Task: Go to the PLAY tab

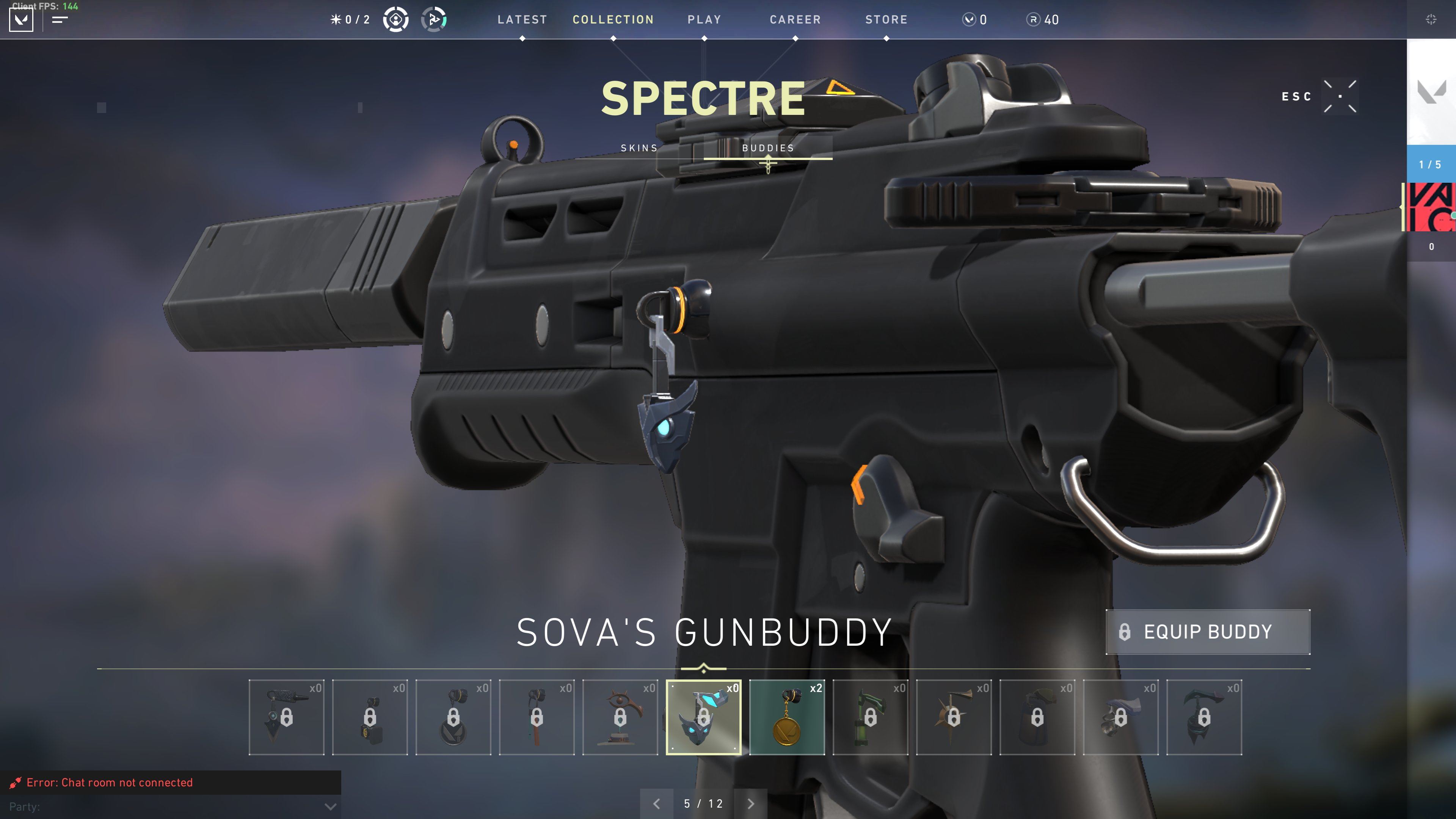Action: (x=704, y=20)
